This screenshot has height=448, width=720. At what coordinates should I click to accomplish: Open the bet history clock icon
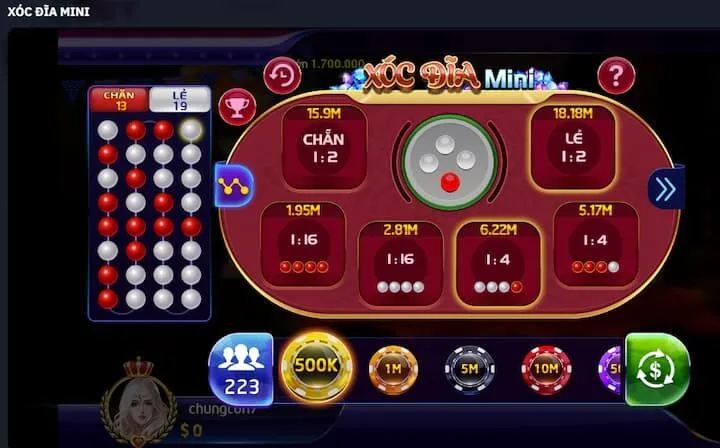pyautogui.click(x=282, y=75)
